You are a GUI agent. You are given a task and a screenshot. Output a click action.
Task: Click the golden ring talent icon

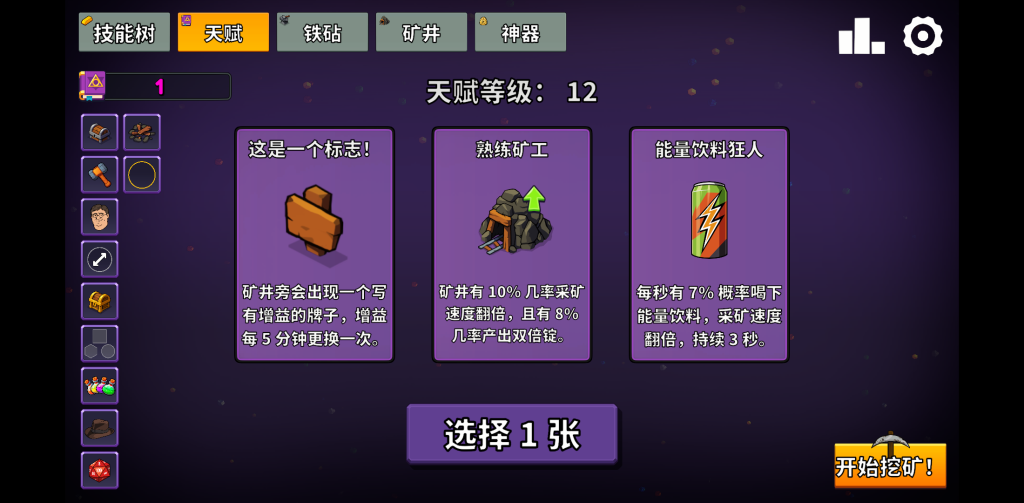tap(142, 175)
